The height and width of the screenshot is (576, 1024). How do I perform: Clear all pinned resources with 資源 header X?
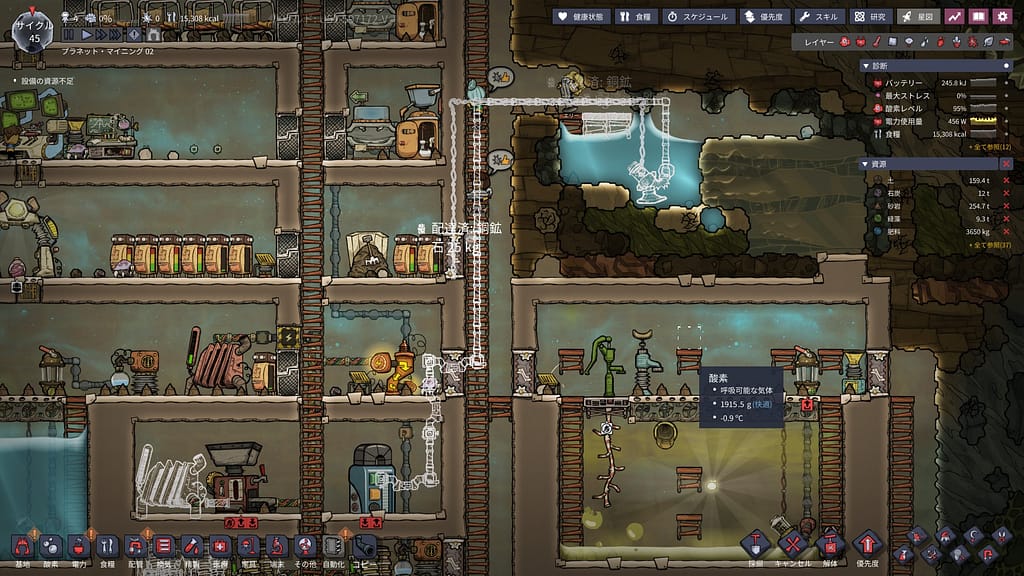1005,163
